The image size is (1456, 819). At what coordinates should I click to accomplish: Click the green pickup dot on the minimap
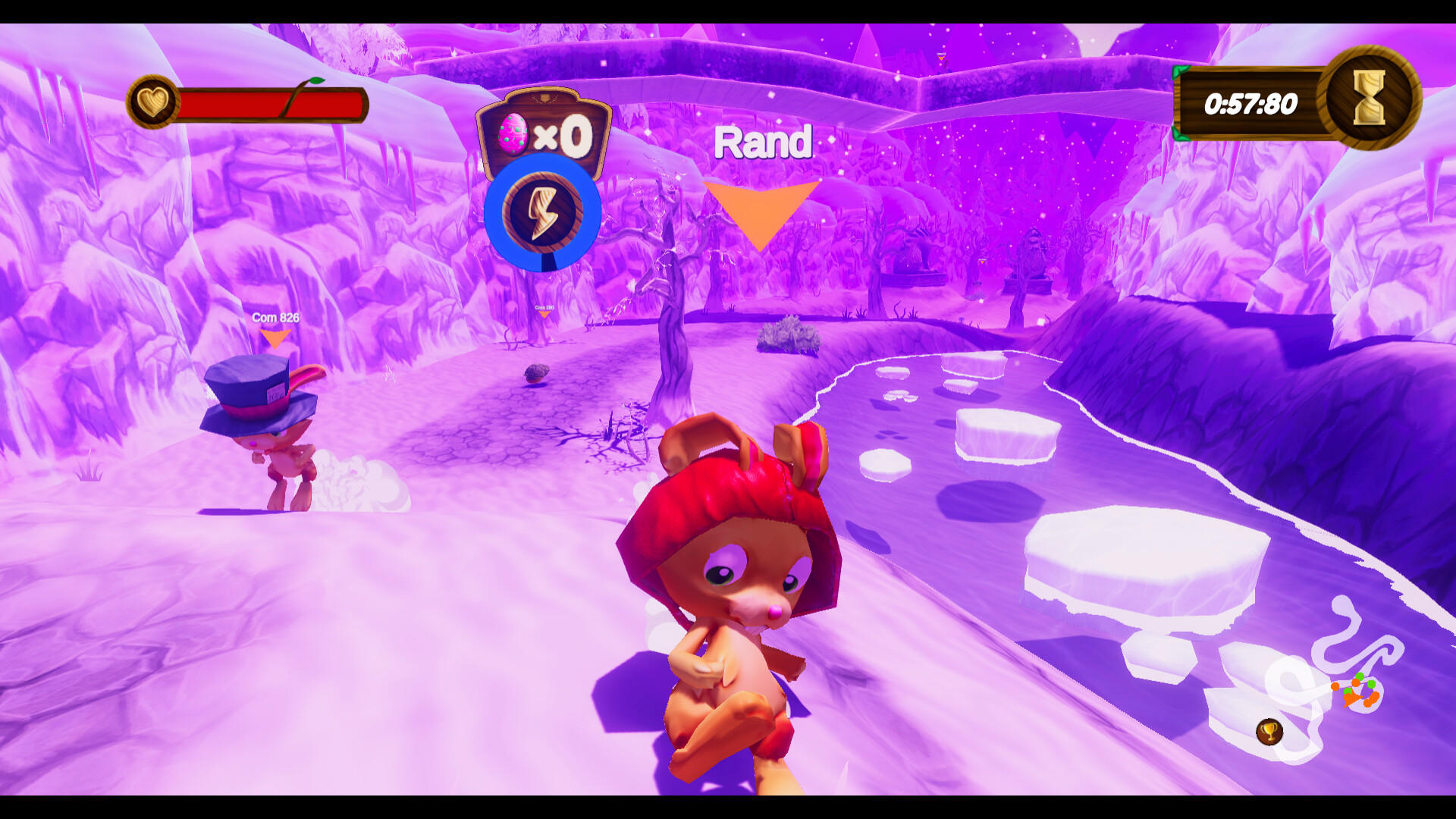pyautogui.click(x=1360, y=676)
